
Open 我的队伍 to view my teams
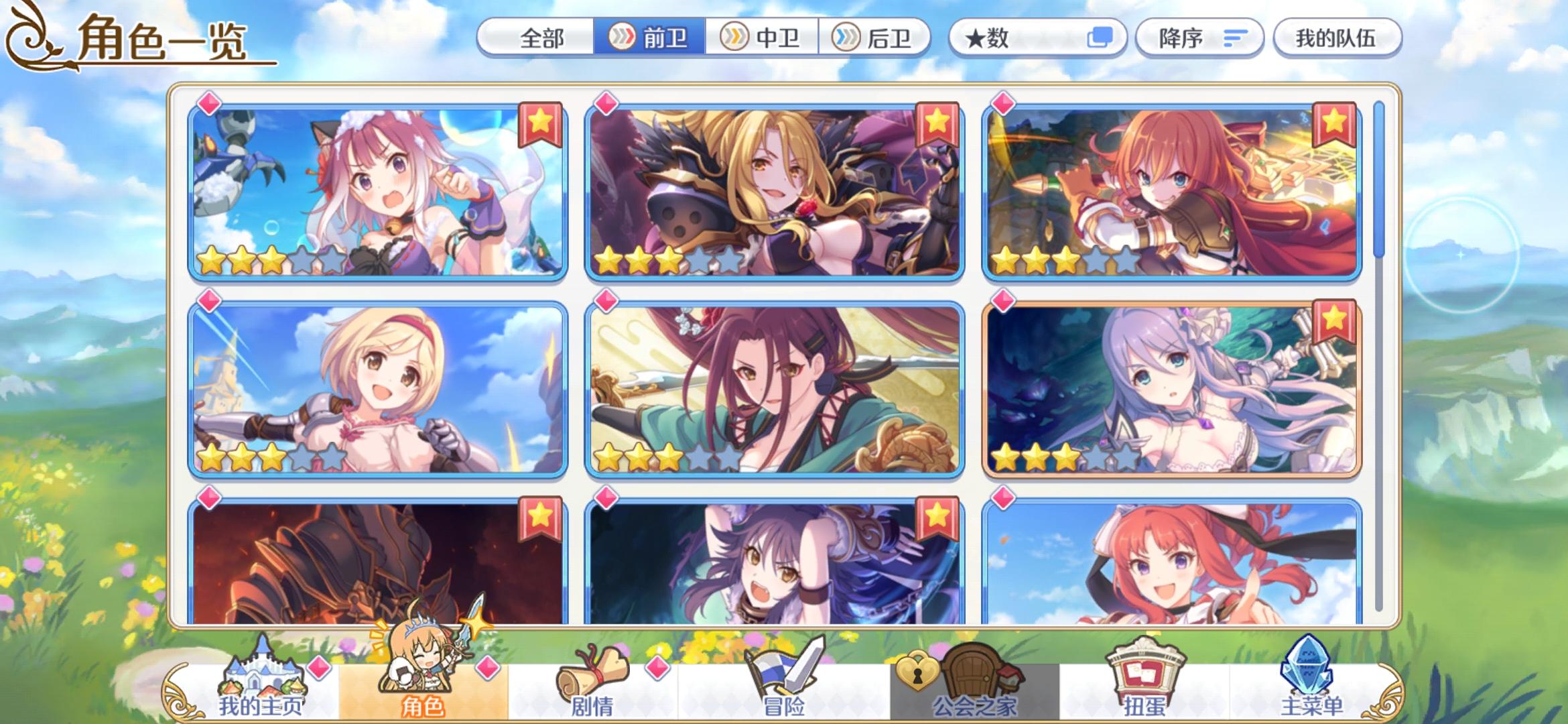click(1336, 38)
